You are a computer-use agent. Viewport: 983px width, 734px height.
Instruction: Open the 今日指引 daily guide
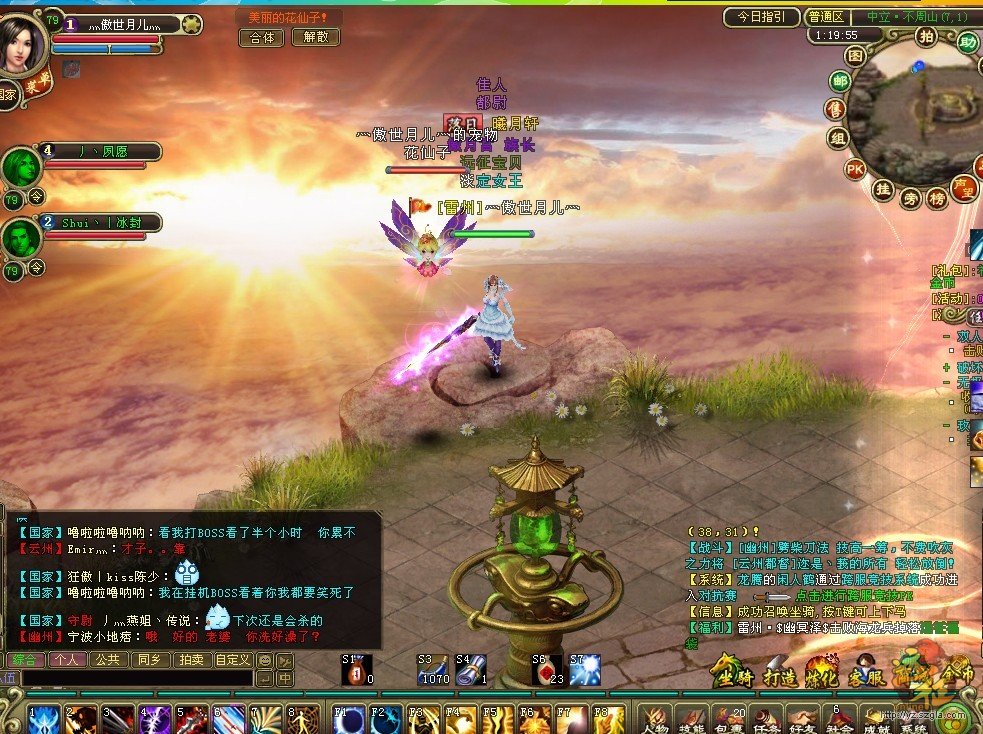(762, 17)
